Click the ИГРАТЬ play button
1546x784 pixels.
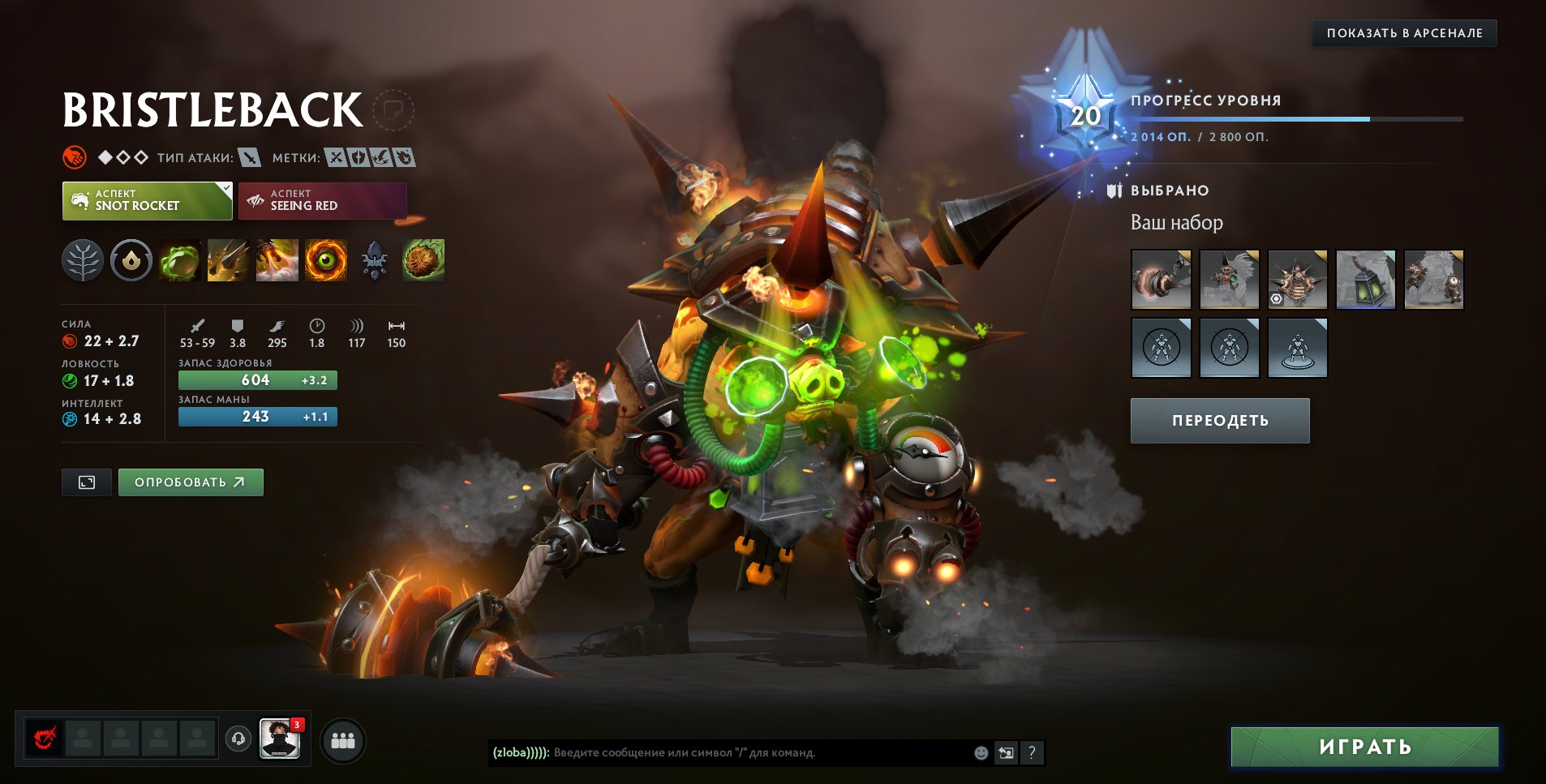click(1364, 747)
